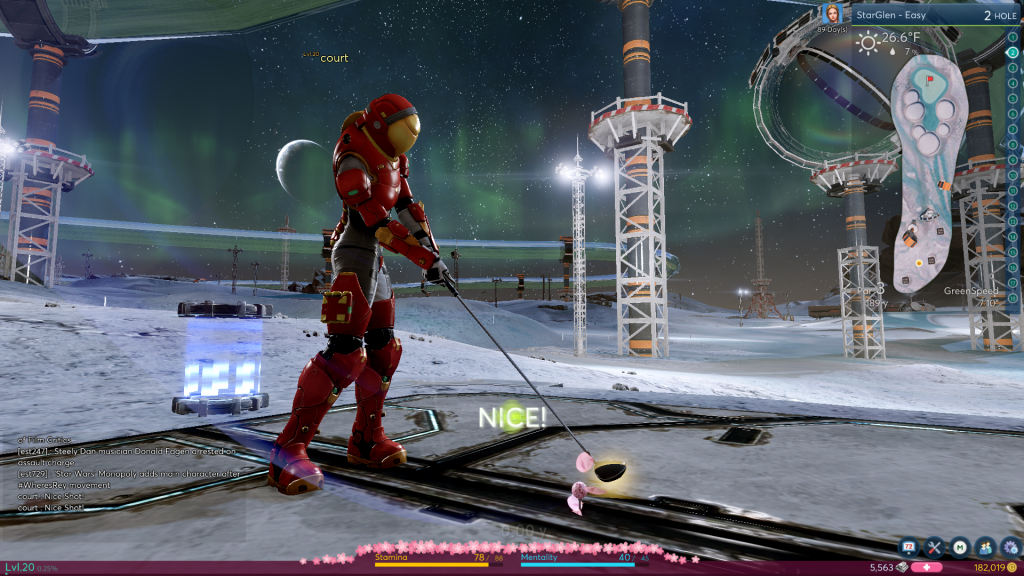Image resolution: width=1024 pixels, height=576 pixels.
Task: Click the monitor icon showing 72
Action: (x=910, y=547)
